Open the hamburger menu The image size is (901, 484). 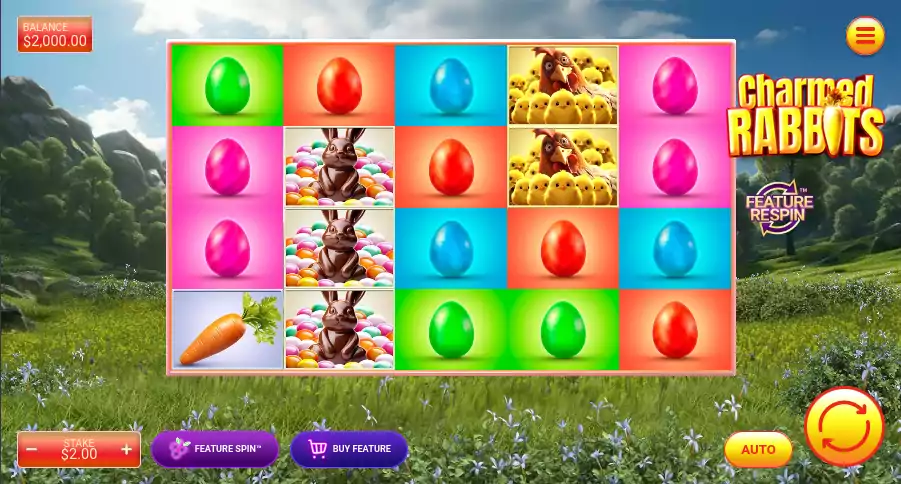click(865, 37)
